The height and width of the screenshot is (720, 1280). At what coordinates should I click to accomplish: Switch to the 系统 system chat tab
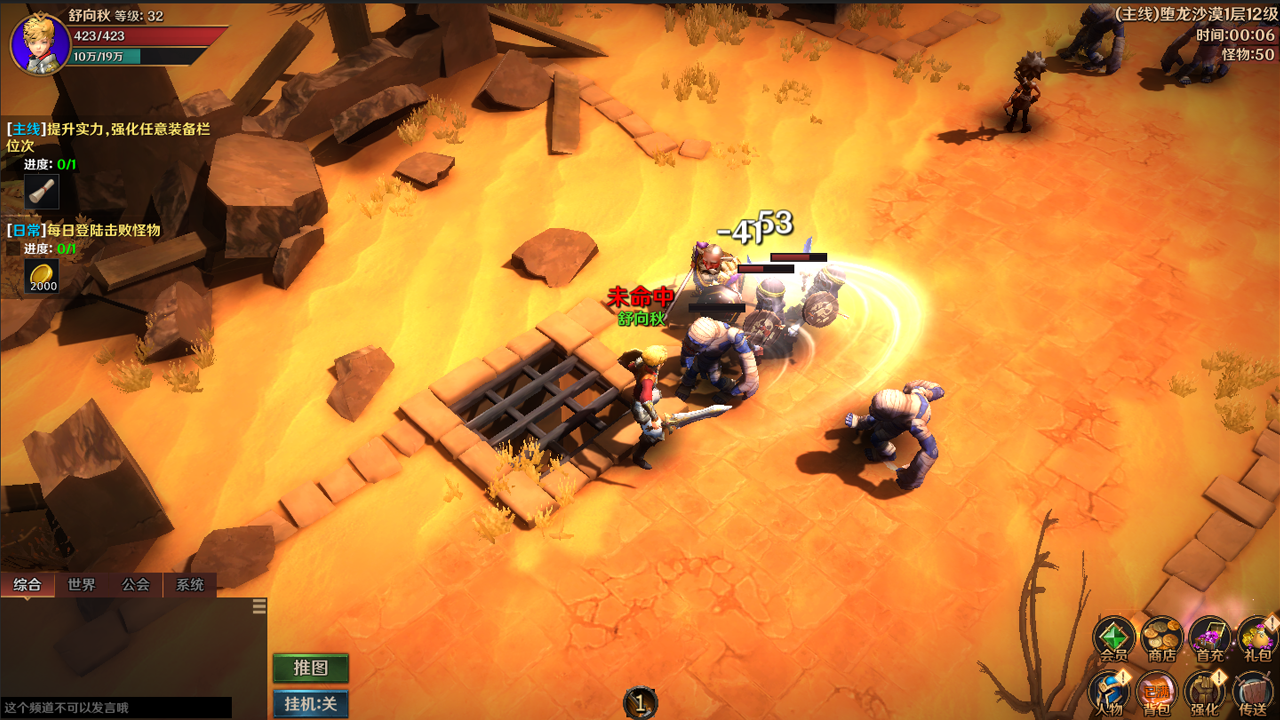click(x=190, y=585)
